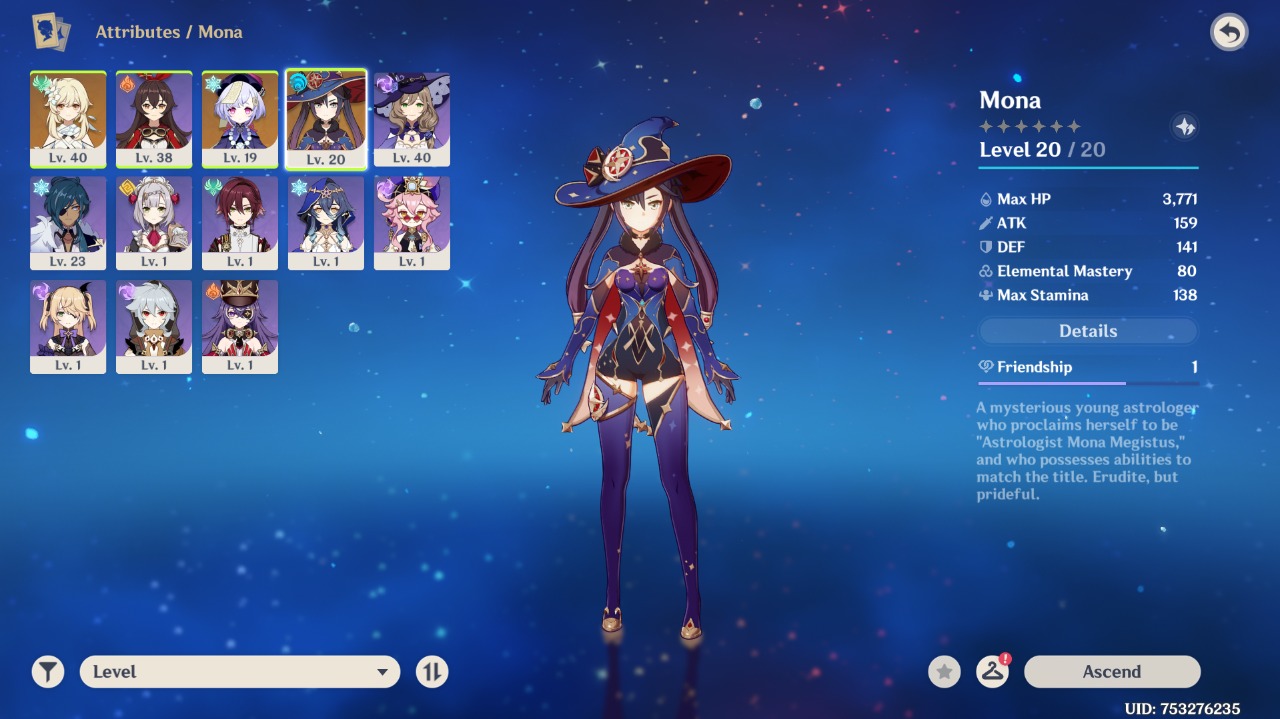Open the character filter funnel
Screen dimensions: 1280x719
pos(48,672)
